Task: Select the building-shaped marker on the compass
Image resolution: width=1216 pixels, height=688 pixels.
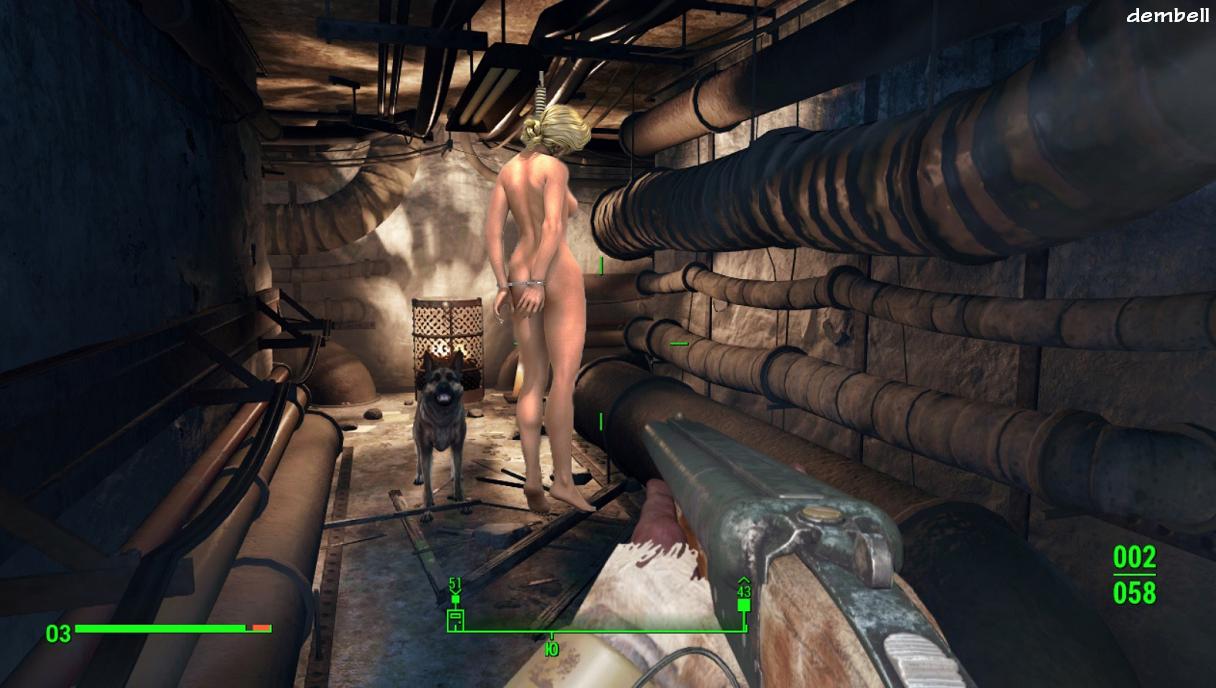Action: 455,620
